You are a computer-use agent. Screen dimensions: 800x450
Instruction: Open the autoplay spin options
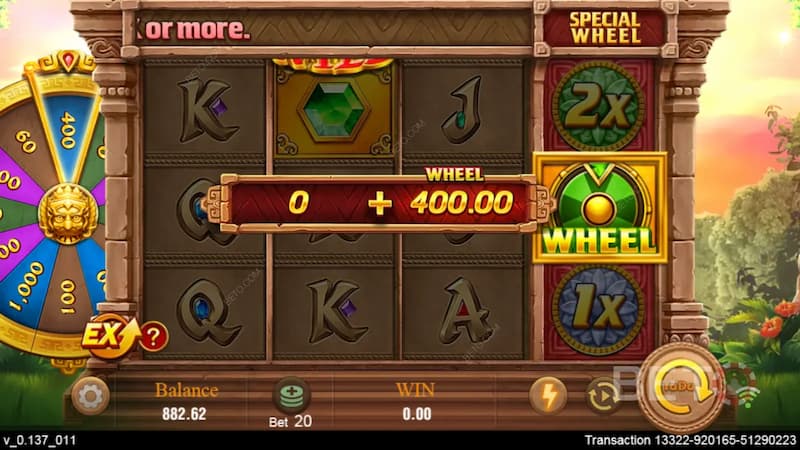(x=602, y=396)
